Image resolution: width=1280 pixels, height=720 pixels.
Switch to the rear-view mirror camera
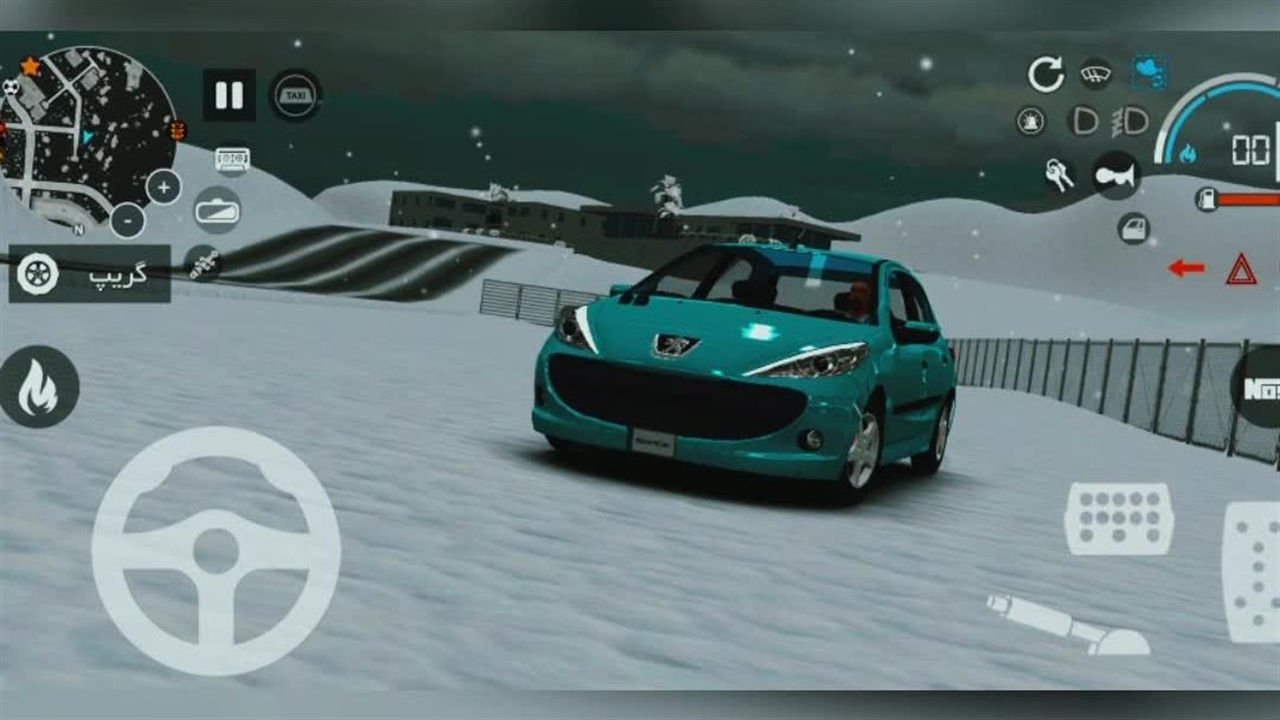point(217,210)
